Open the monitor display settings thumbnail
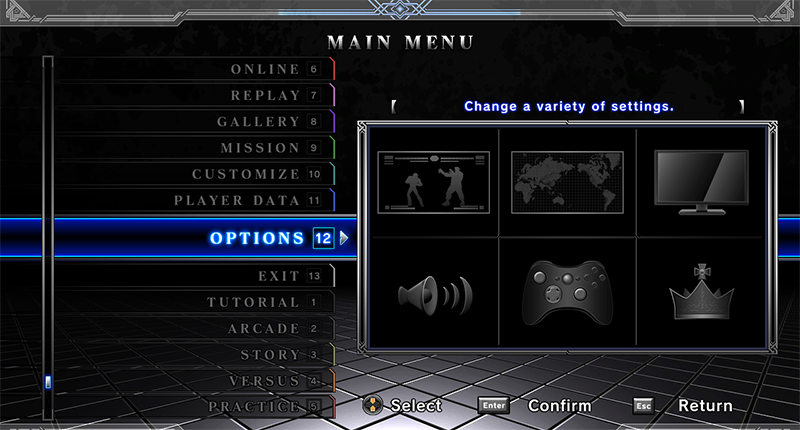 point(700,181)
